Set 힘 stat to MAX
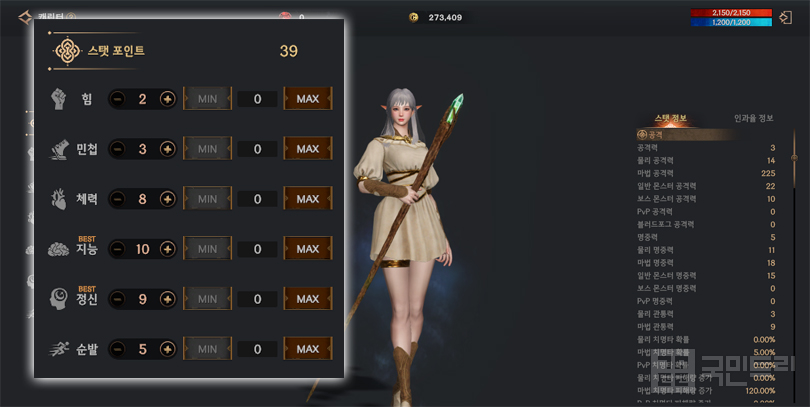 tap(307, 99)
